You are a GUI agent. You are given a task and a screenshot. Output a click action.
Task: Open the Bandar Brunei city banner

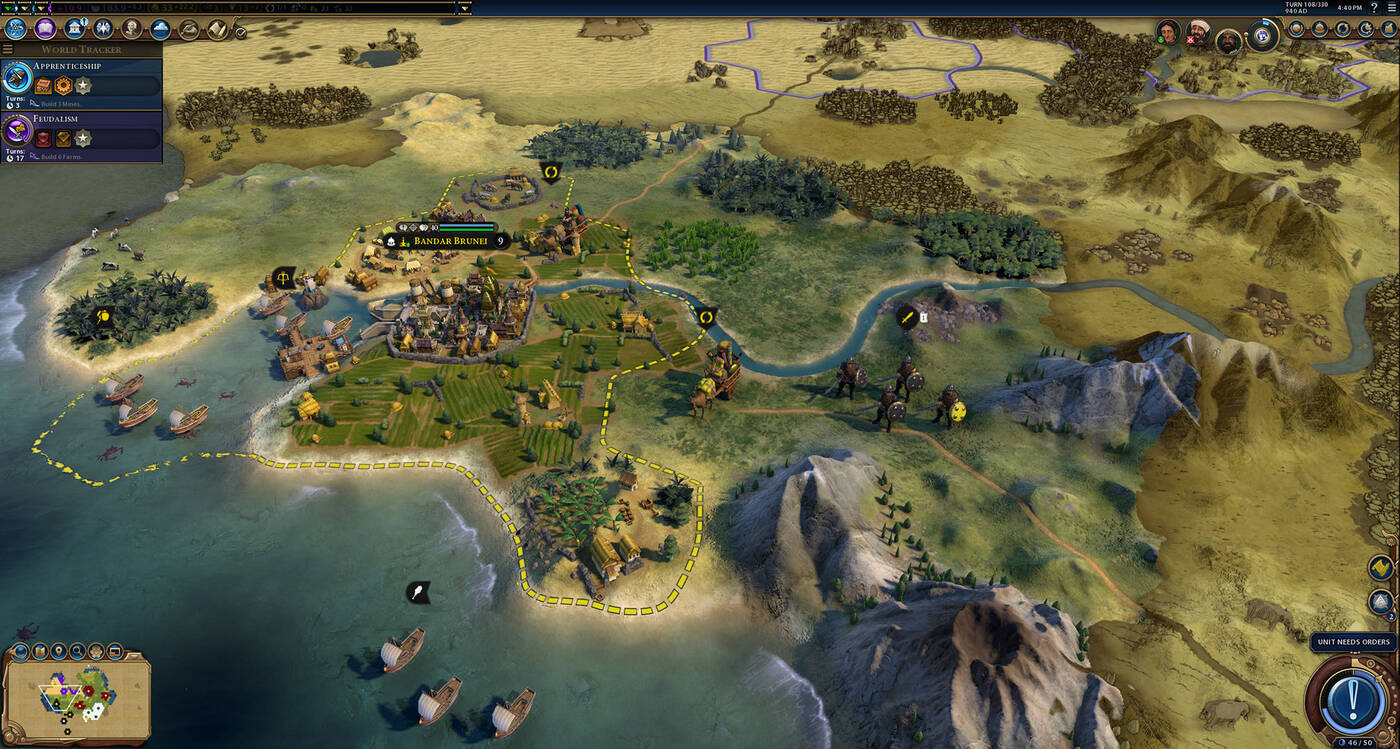[x=450, y=241]
